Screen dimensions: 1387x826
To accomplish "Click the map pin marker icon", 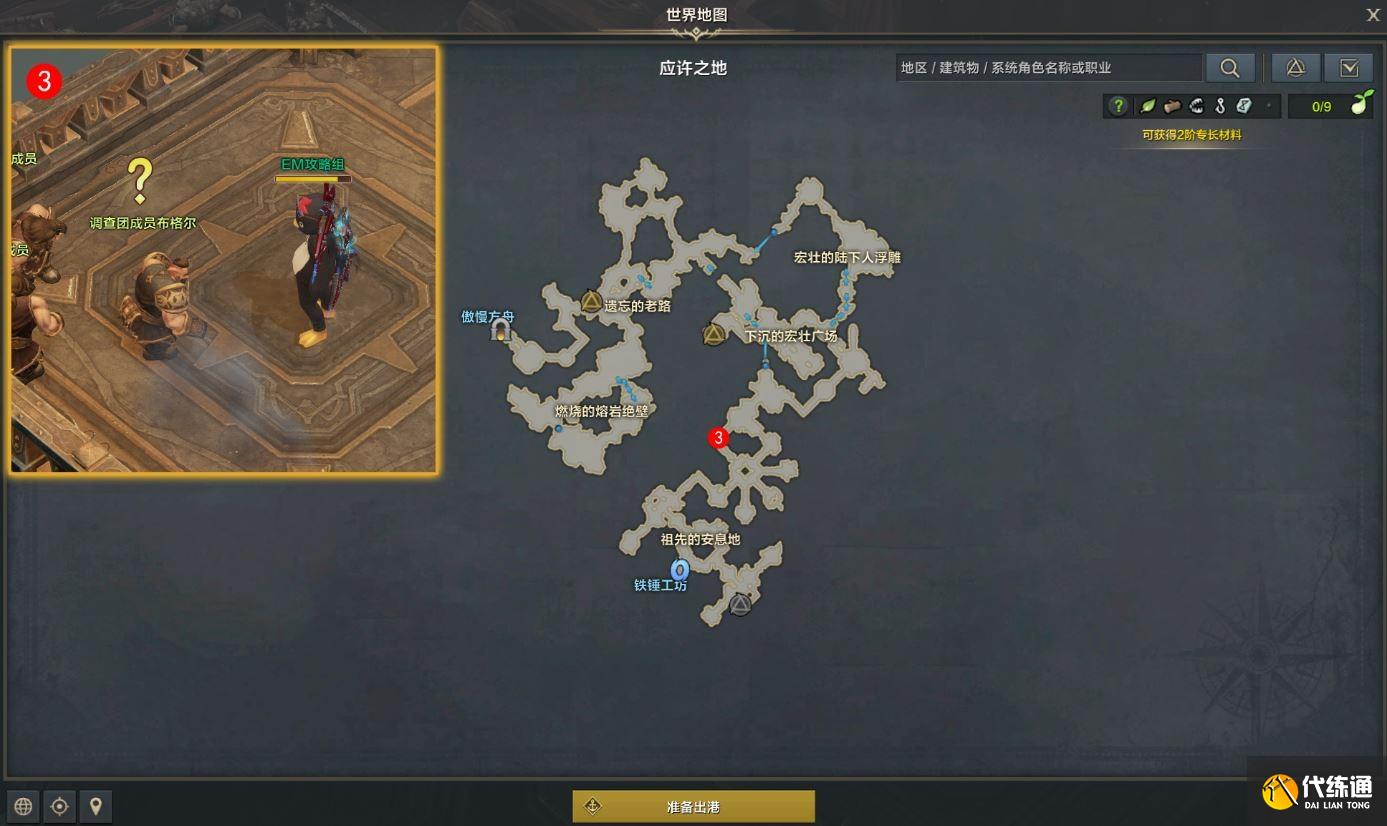I will pyautogui.click(x=96, y=806).
